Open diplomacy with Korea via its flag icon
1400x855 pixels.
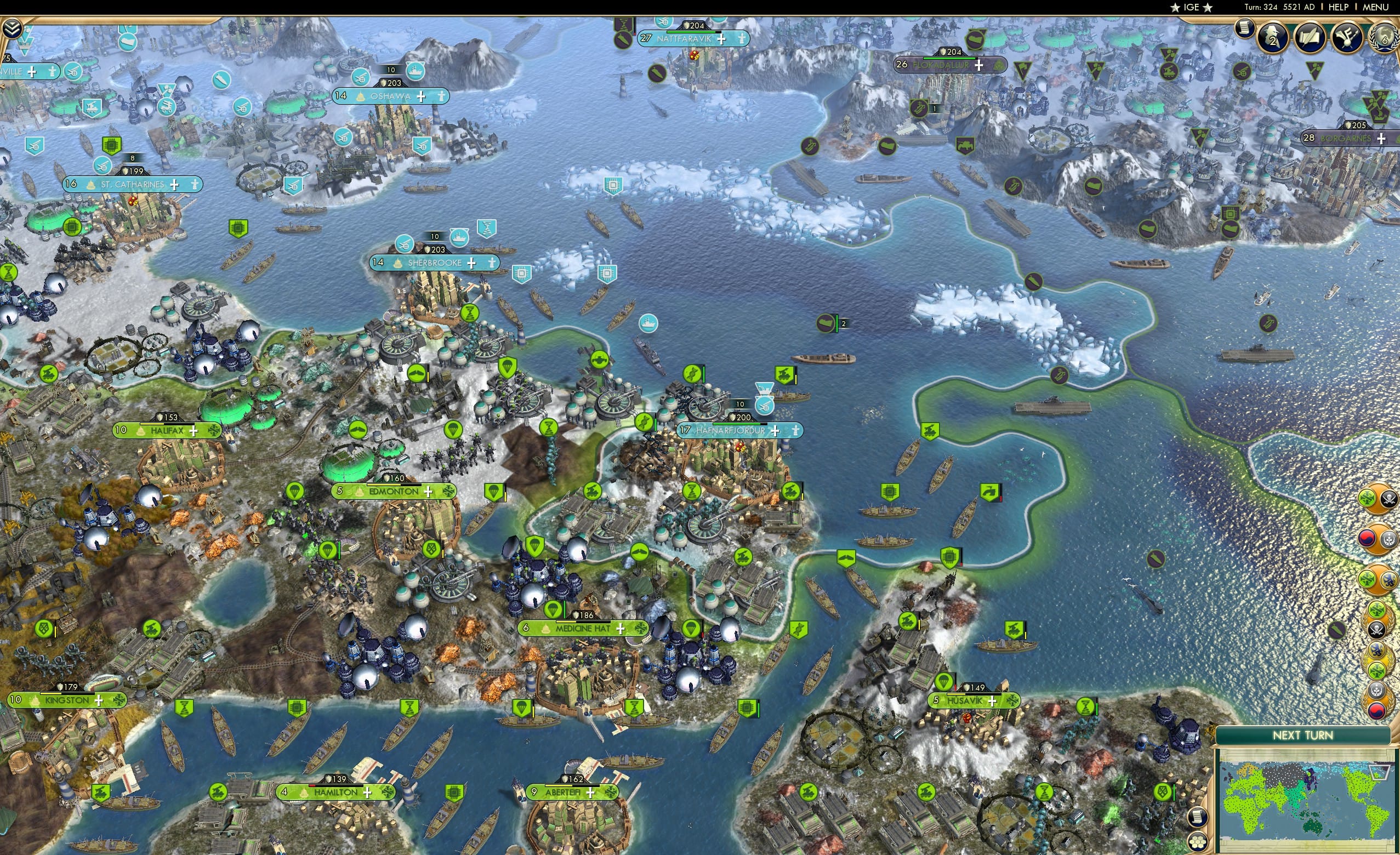[1368, 538]
